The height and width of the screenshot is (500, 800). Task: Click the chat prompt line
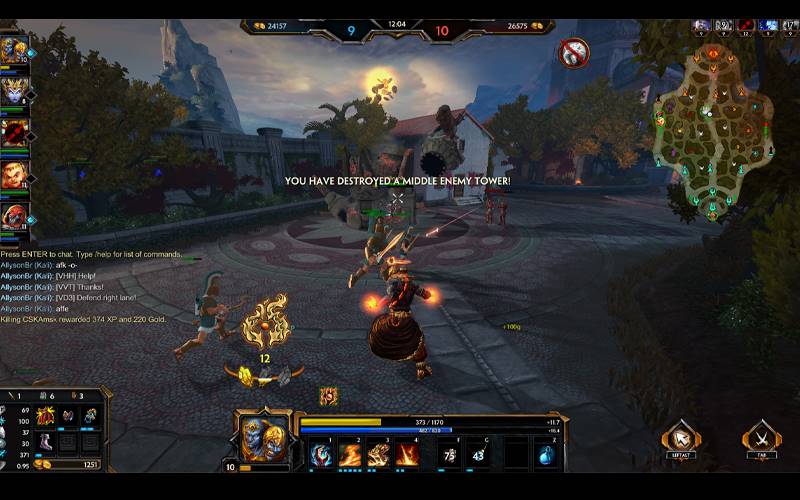(x=92, y=255)
